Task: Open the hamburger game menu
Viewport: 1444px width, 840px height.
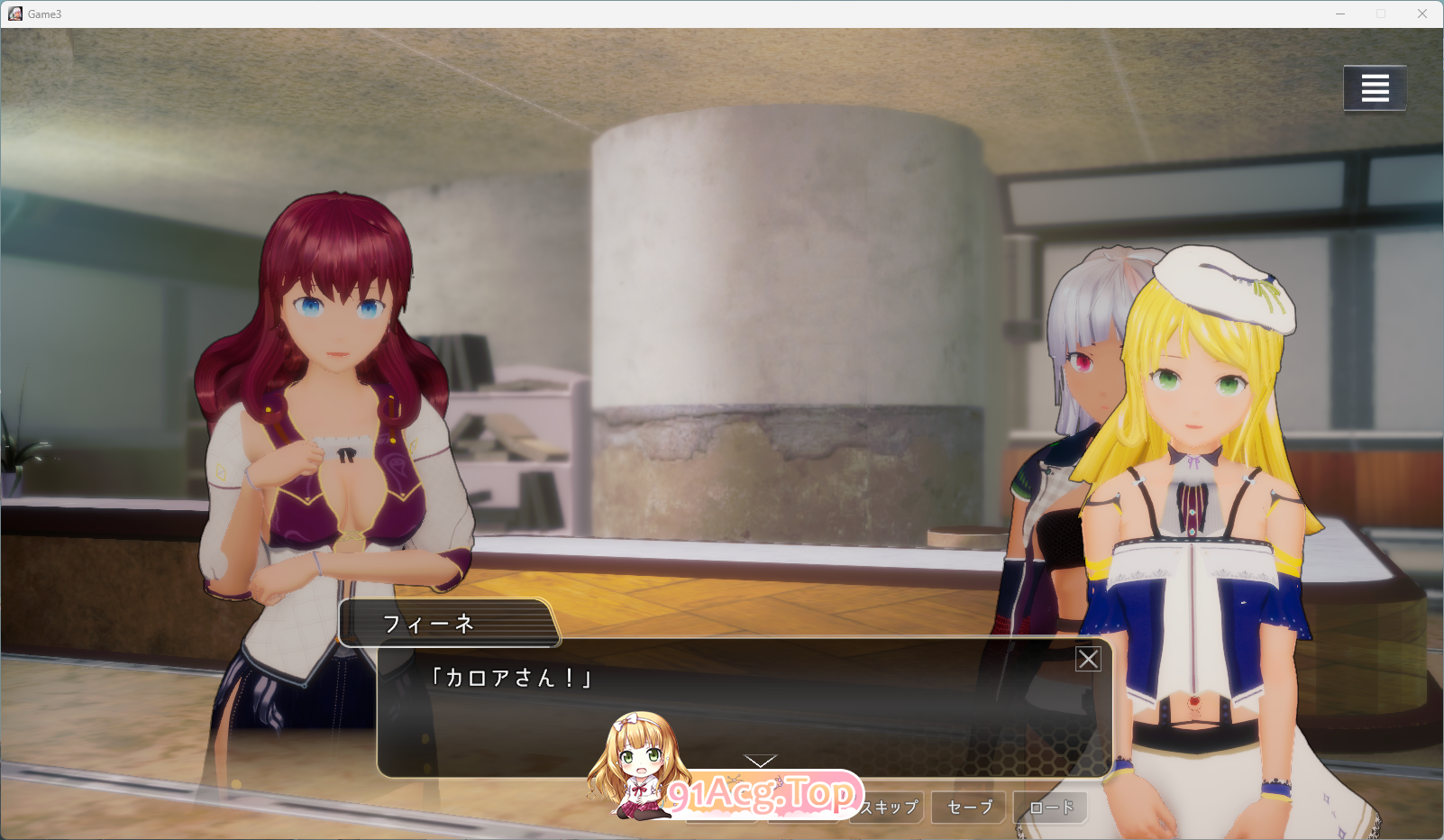Action: click(1374, 87)
